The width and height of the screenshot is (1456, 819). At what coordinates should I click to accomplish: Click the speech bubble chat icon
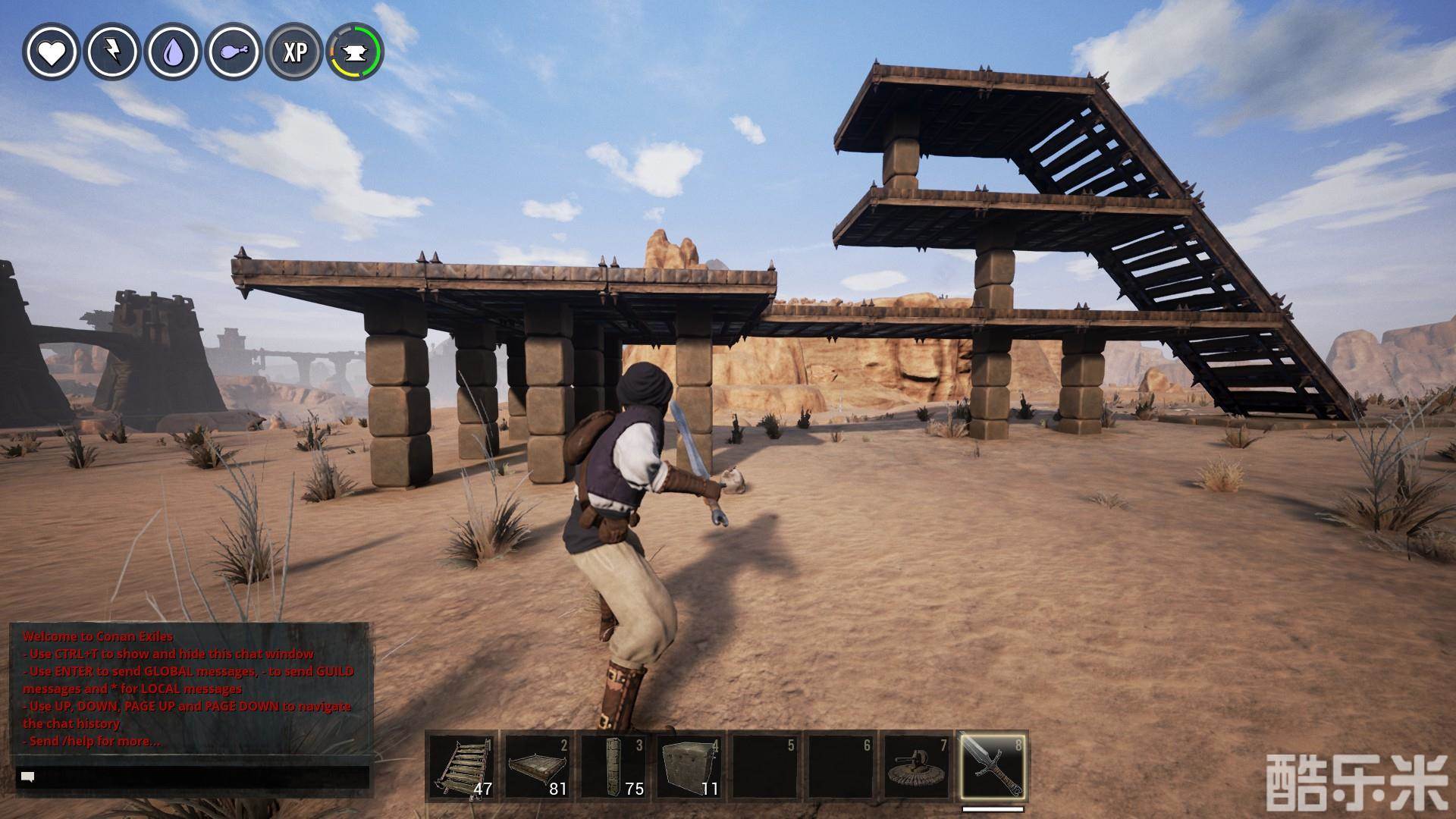(x=29, y=777)
